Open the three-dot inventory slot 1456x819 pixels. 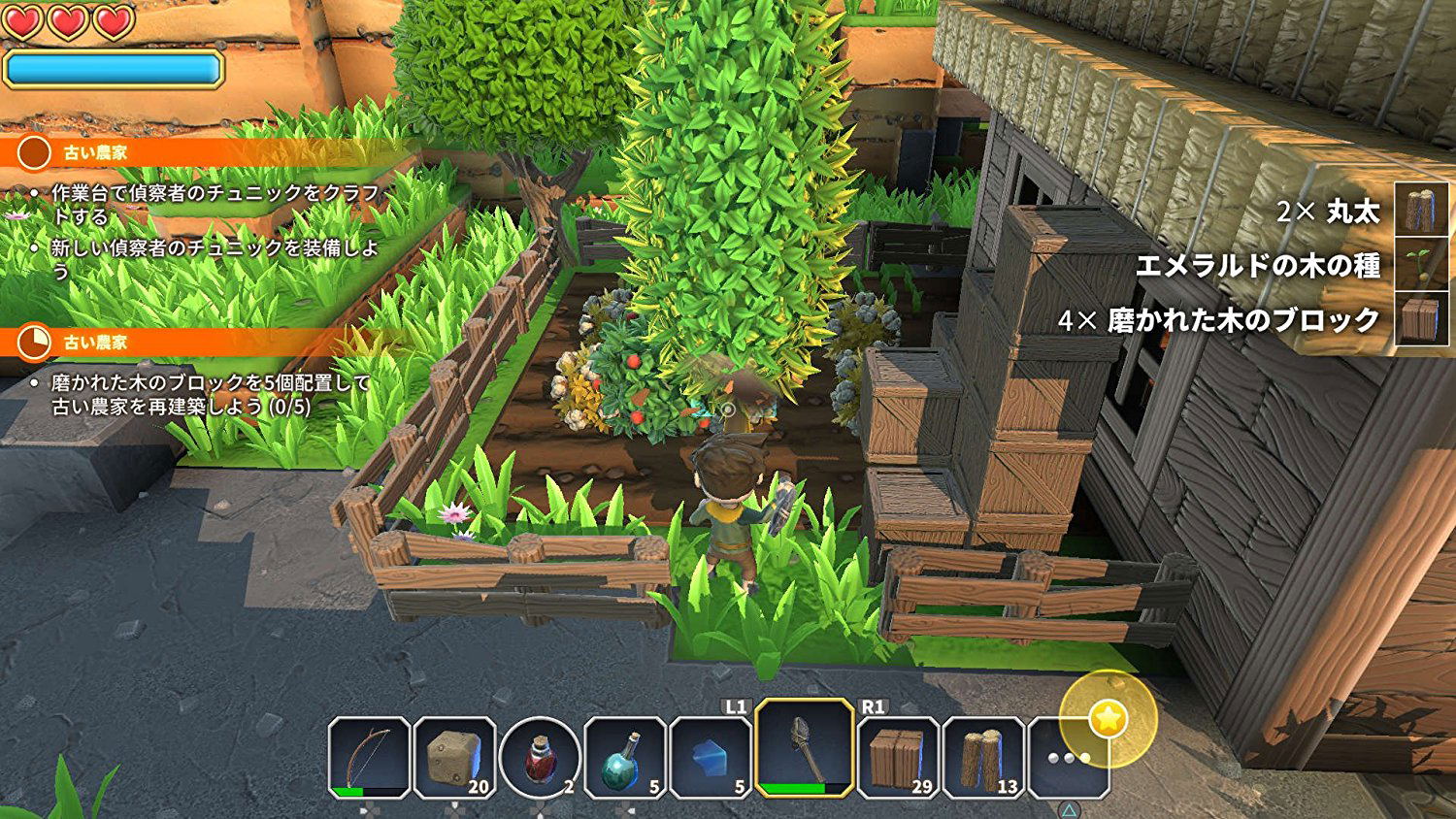point(1068,758)
